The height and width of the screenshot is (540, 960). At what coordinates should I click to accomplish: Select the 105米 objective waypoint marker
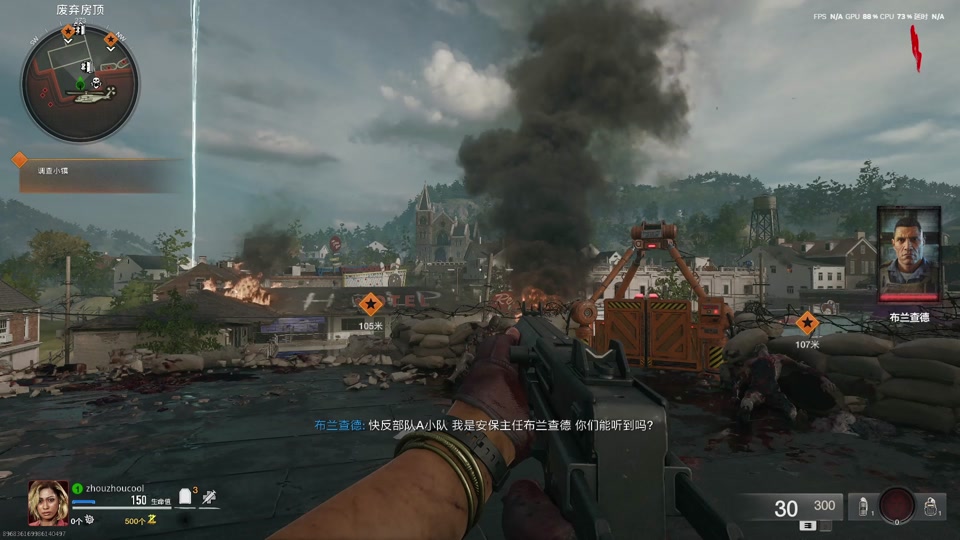coord(371,304)
